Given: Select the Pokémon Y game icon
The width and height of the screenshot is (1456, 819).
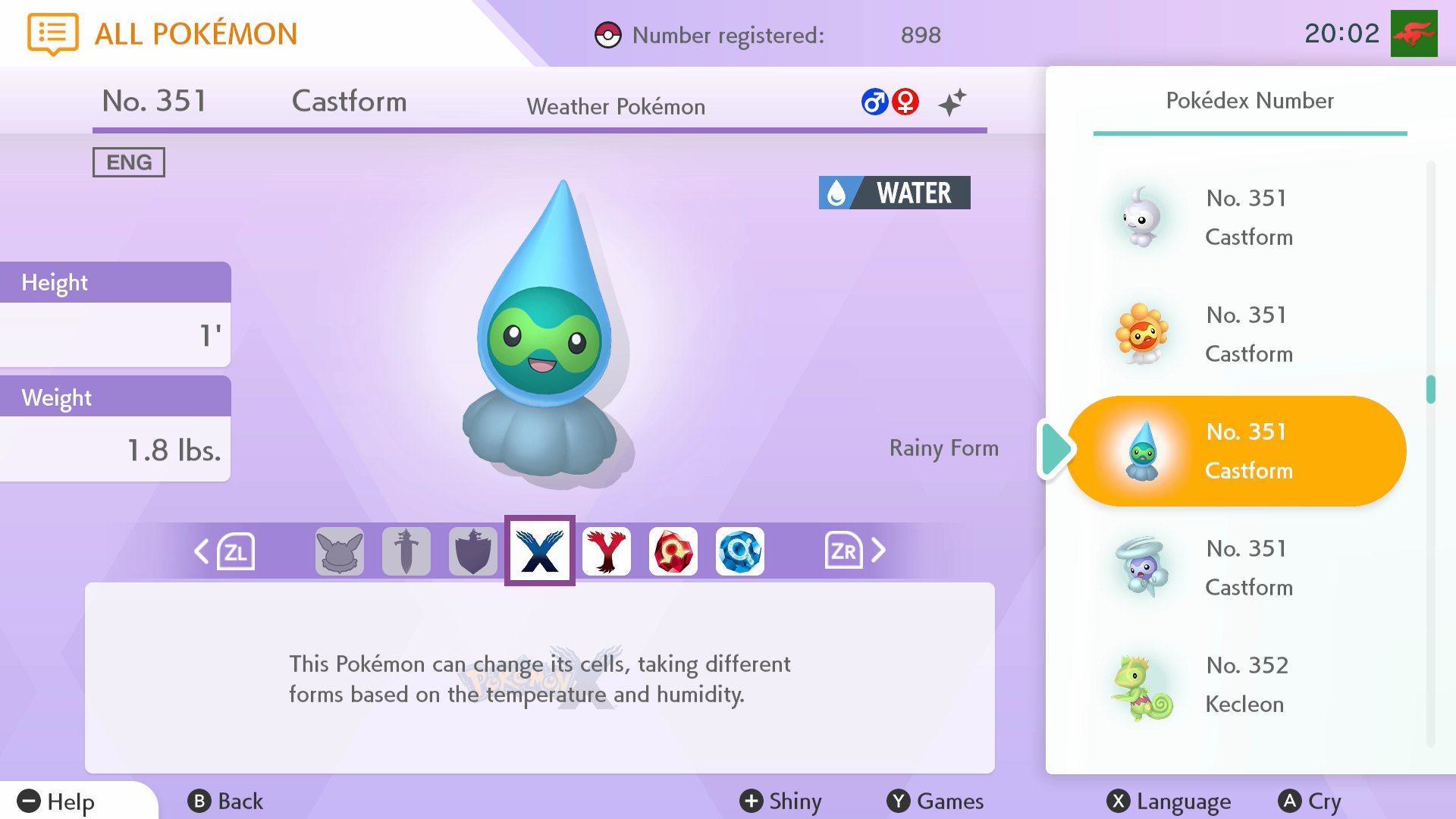Looking at the screenshot, I should tap(606, 551).
